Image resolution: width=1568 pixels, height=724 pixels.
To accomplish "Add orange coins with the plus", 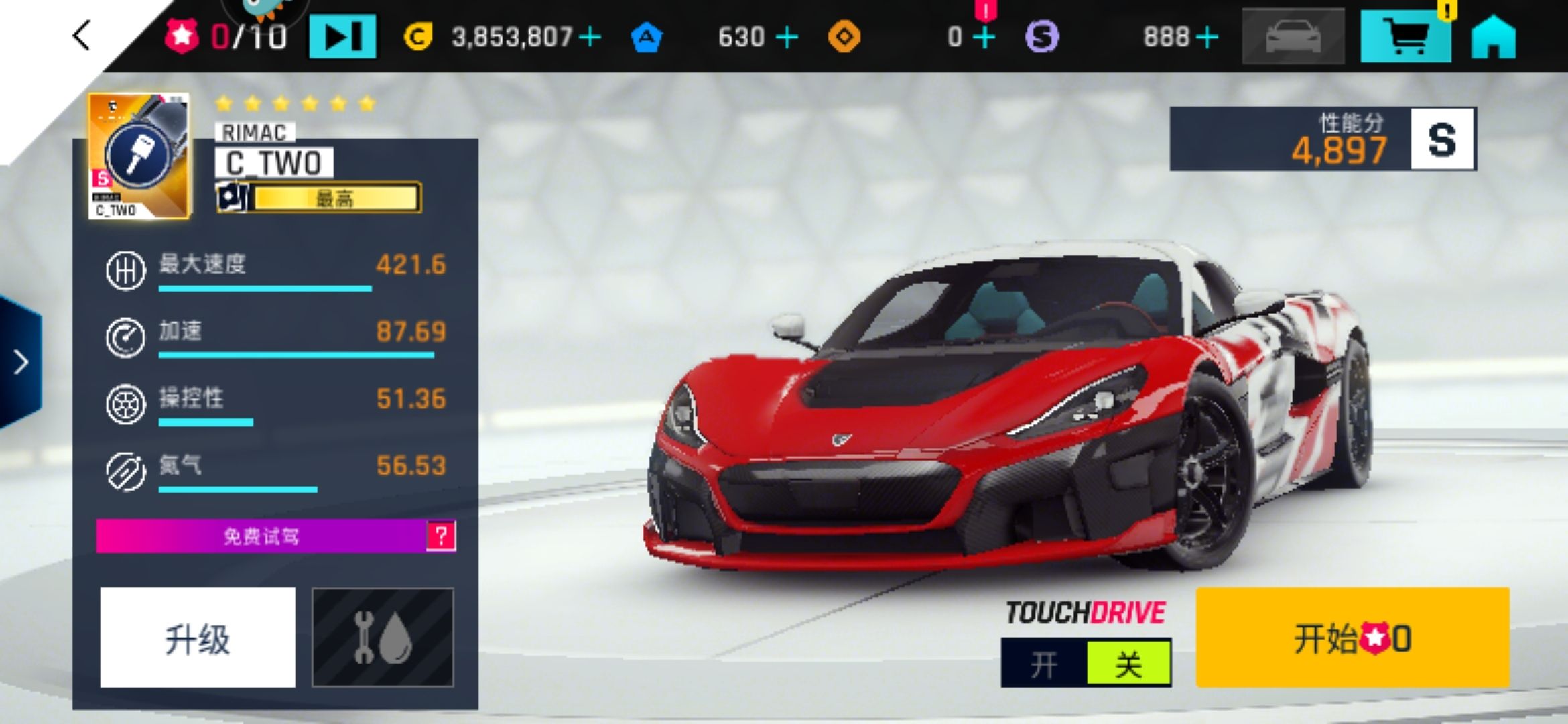I will click(x=984, y=37).
